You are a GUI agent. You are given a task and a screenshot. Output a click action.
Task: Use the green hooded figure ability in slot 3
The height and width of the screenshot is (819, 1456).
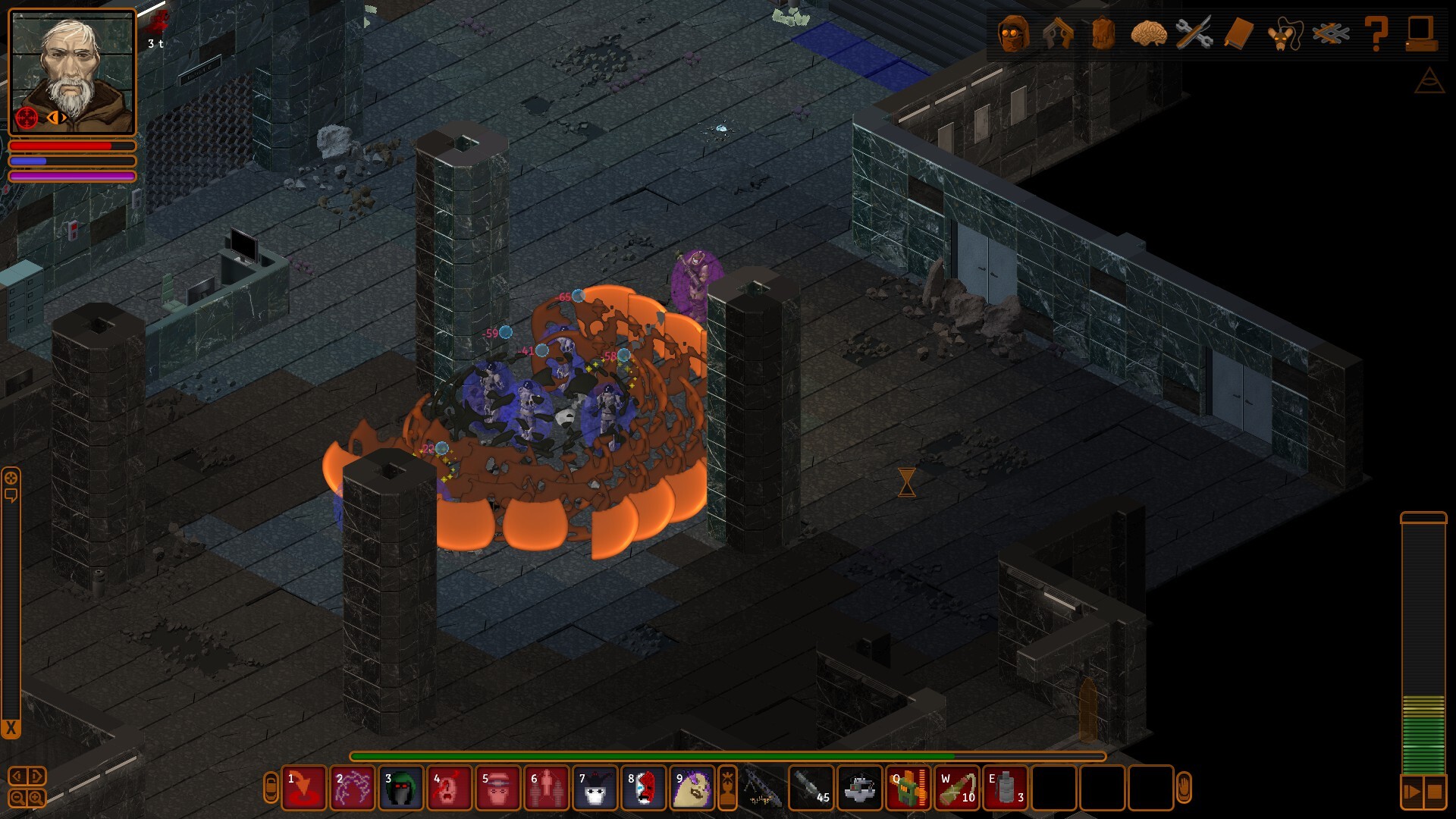click(x=401, y=788)
